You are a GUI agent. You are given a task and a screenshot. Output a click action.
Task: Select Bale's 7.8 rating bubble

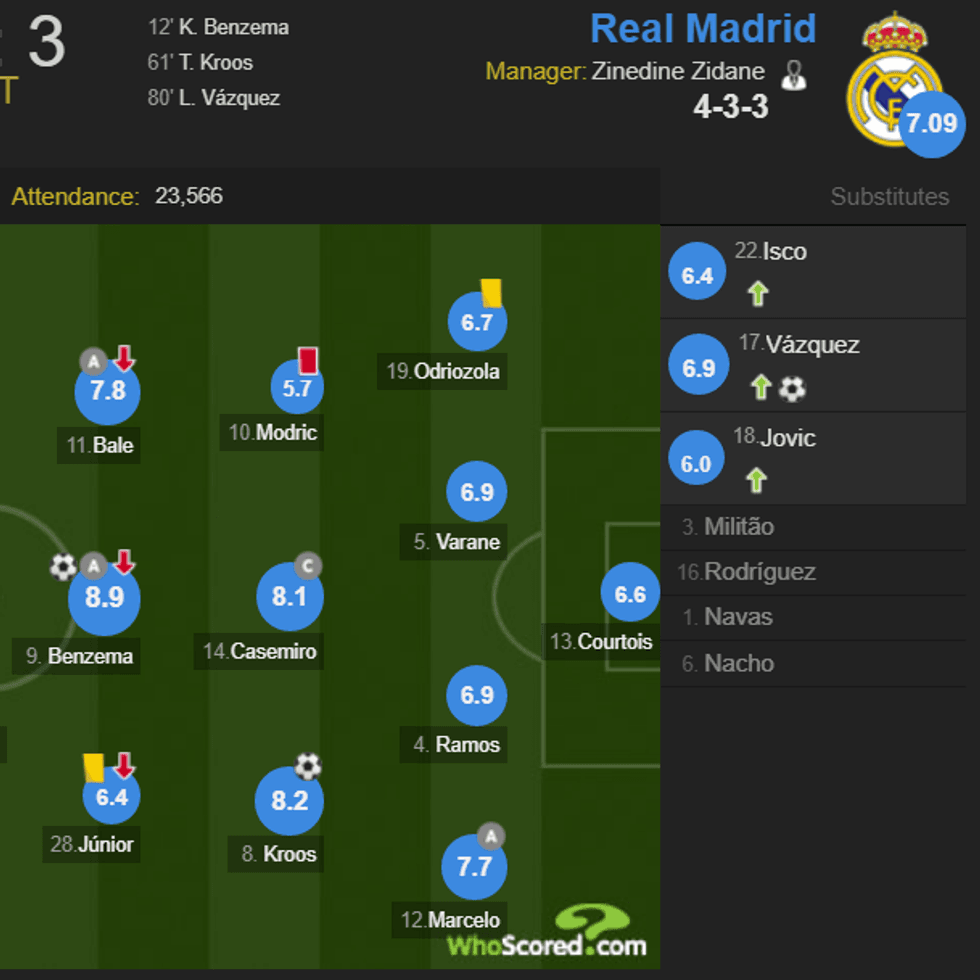[108, 391]
